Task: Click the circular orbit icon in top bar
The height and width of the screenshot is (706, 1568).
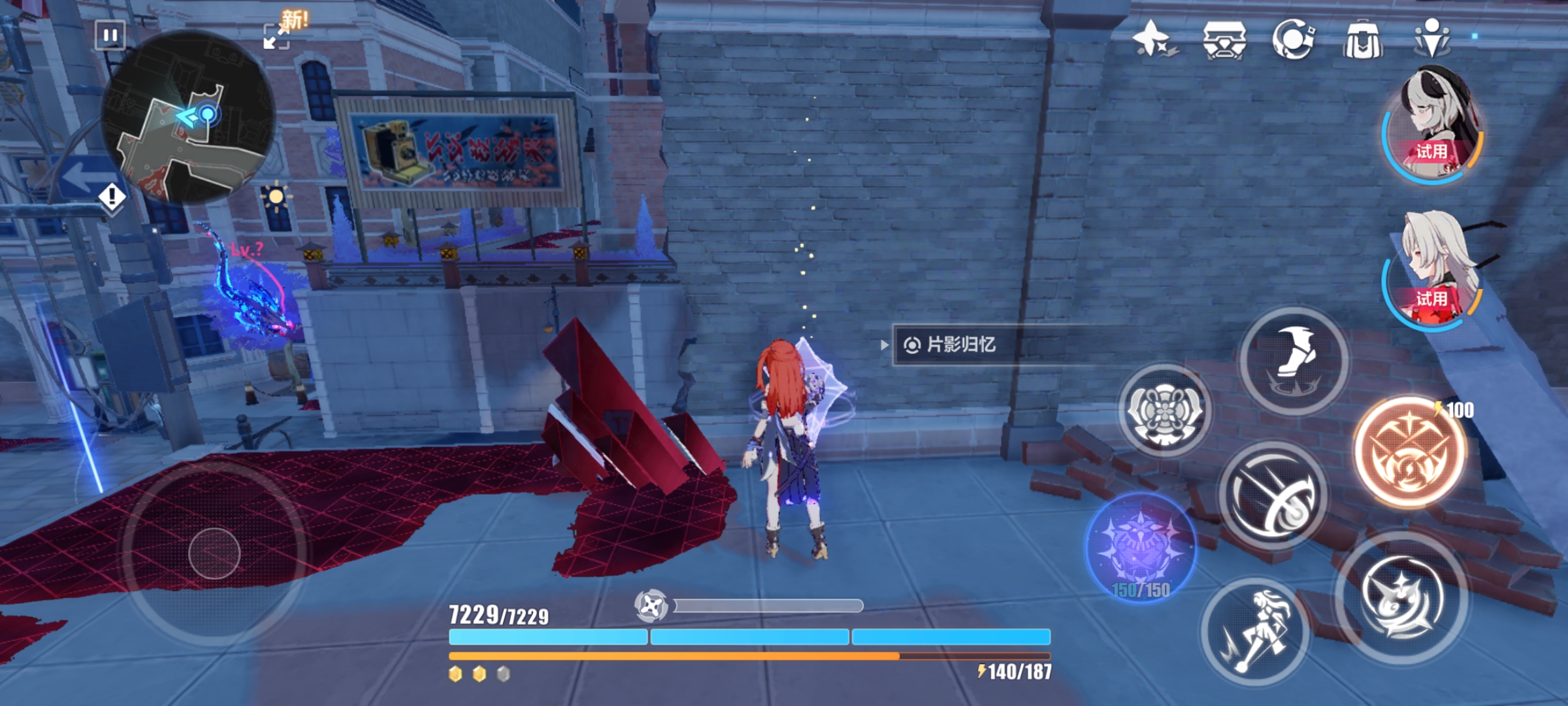Action: [1293, 39]
